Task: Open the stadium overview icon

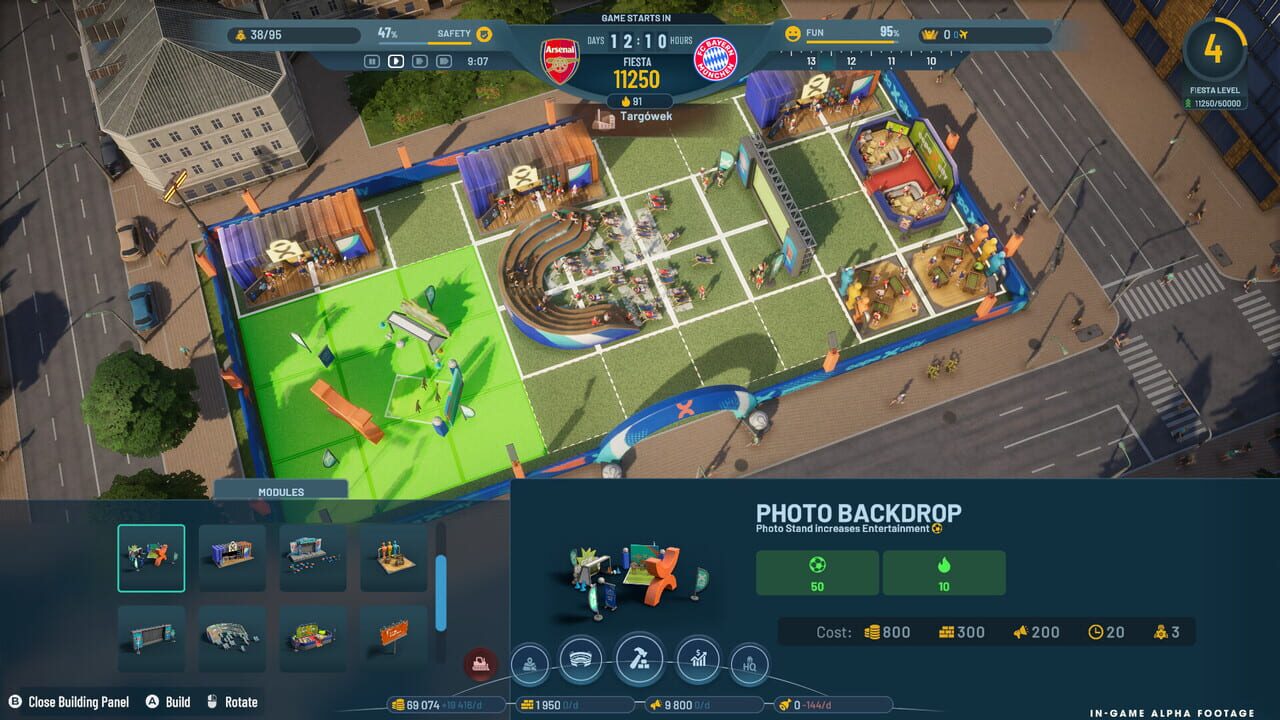Action: point(582,658)
